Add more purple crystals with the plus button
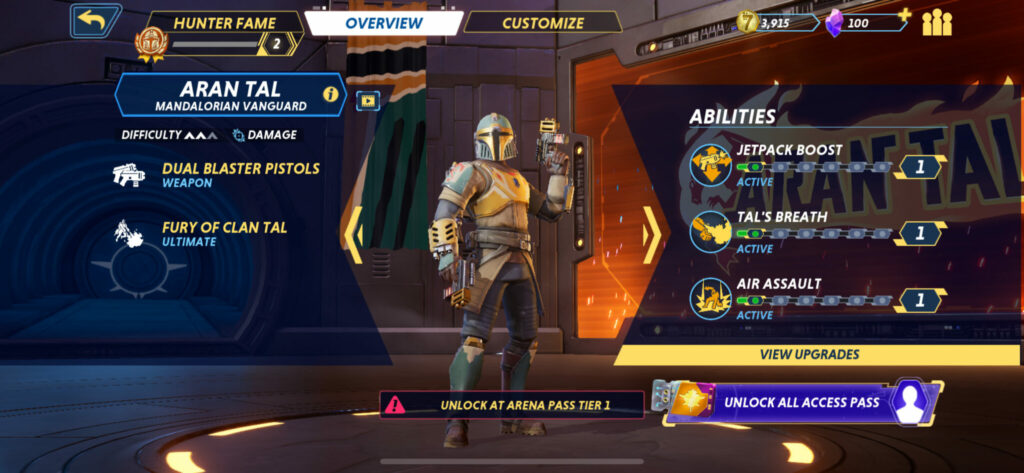 905,15
